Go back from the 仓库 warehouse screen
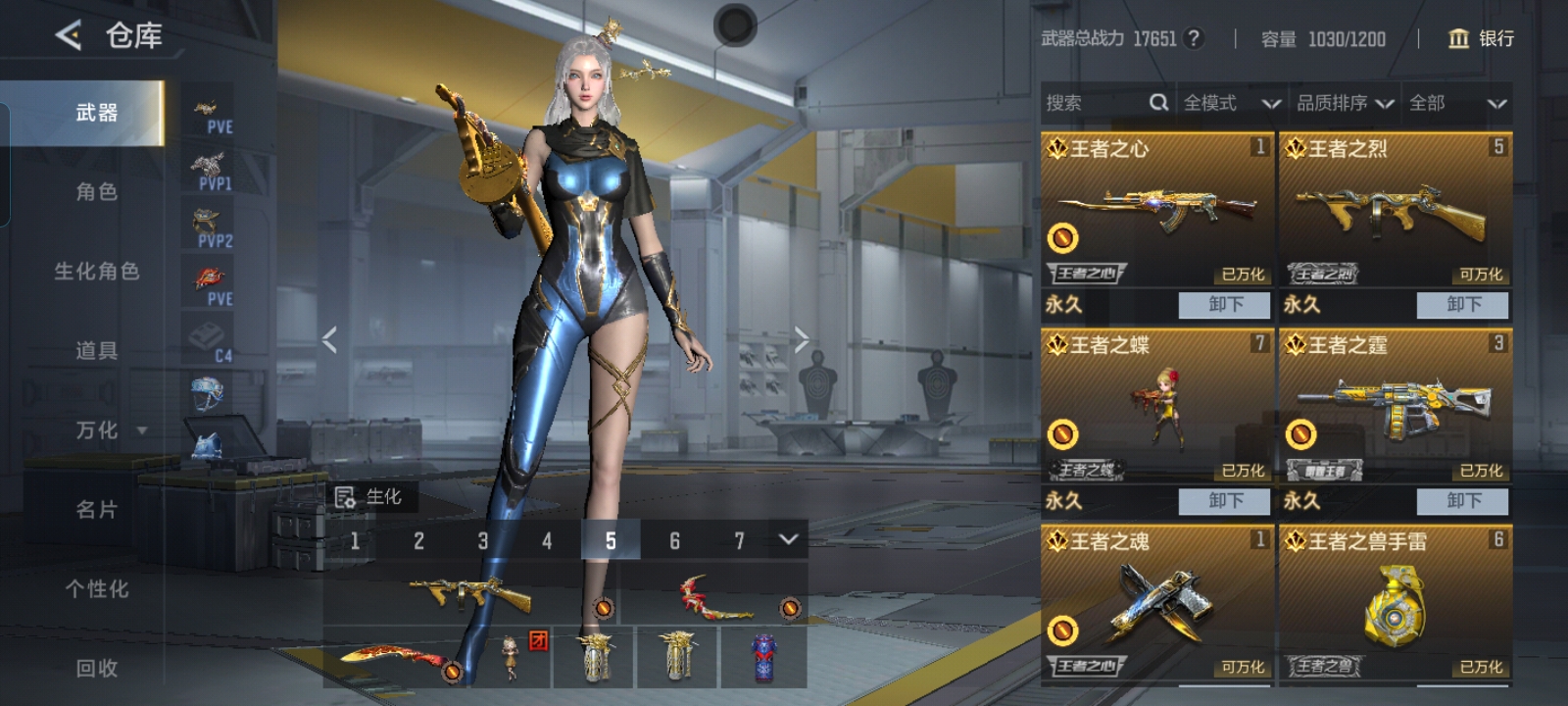1568x706 pixels. click(68, 36)
